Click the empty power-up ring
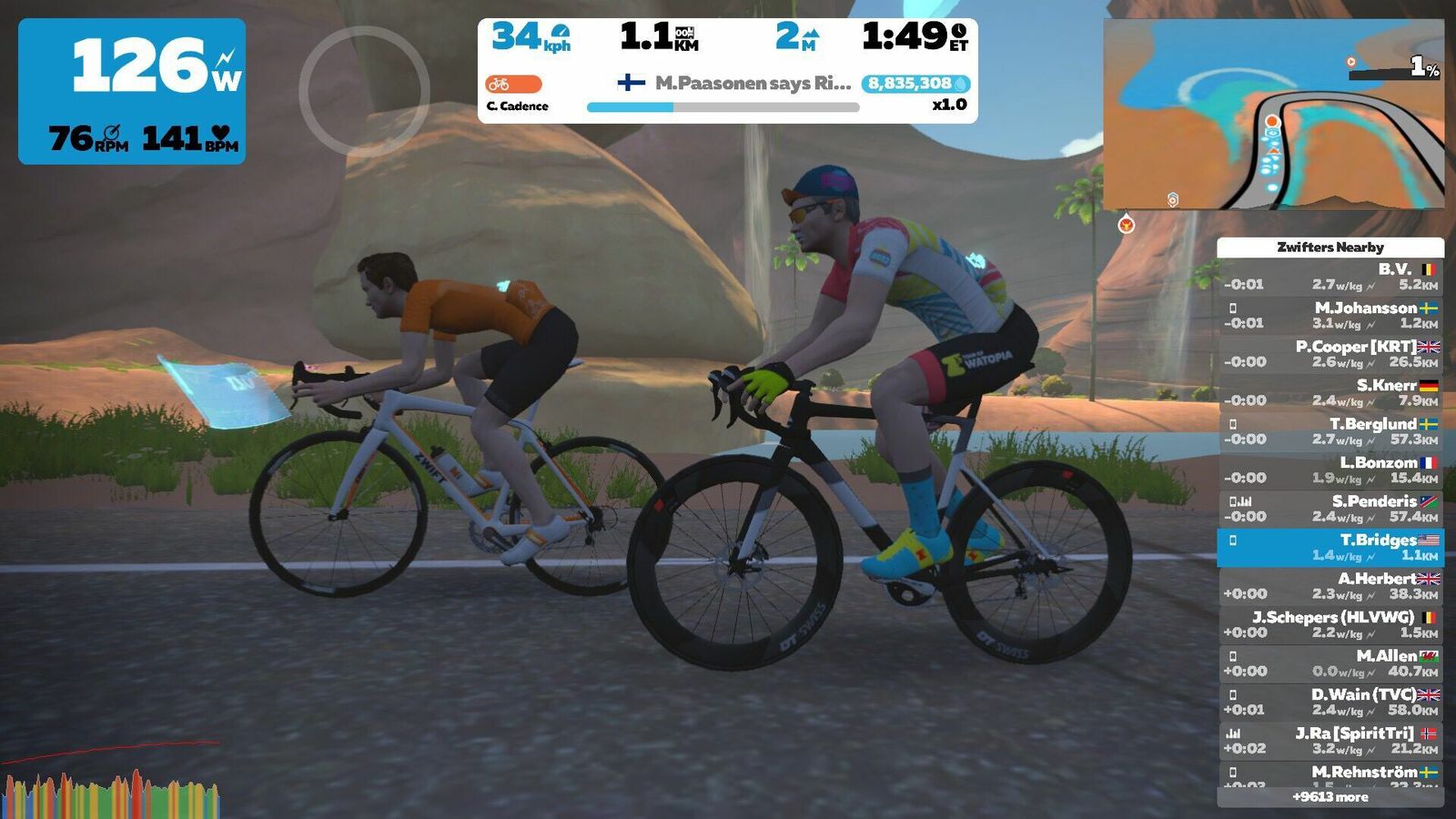Viewport: 1456px width, 819px height. [364, 91]
